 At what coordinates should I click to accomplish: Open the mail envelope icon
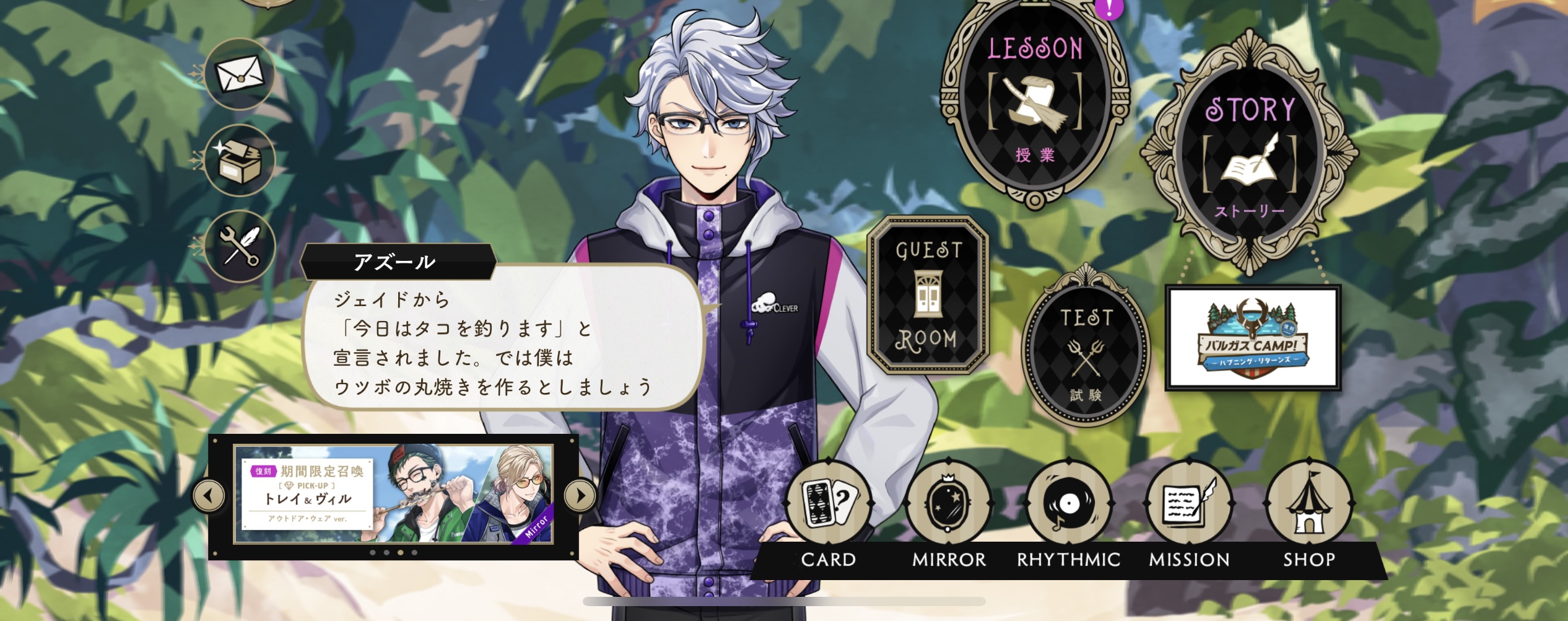pos(240,74)
